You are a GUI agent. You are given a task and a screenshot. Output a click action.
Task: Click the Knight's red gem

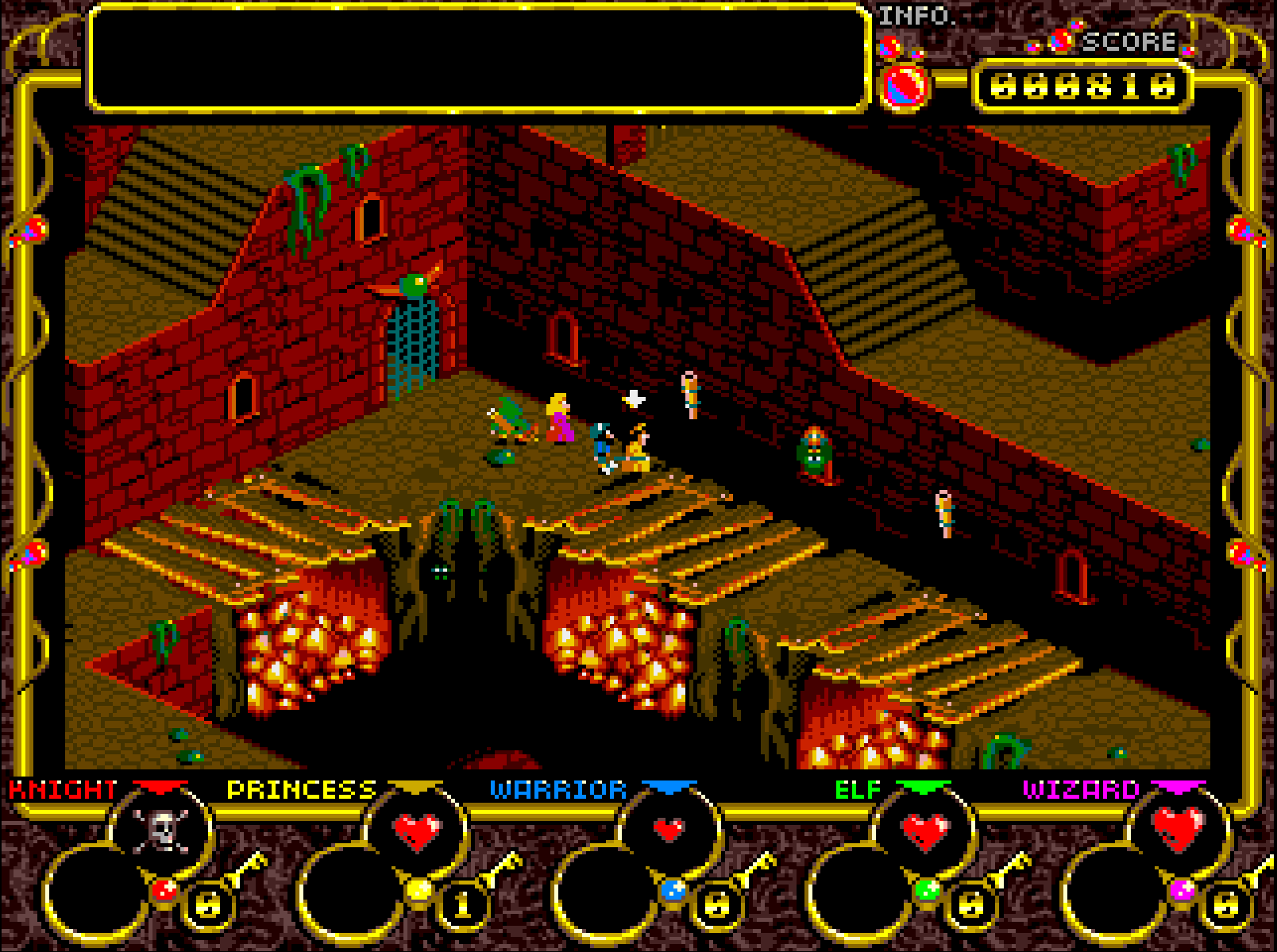164,890
